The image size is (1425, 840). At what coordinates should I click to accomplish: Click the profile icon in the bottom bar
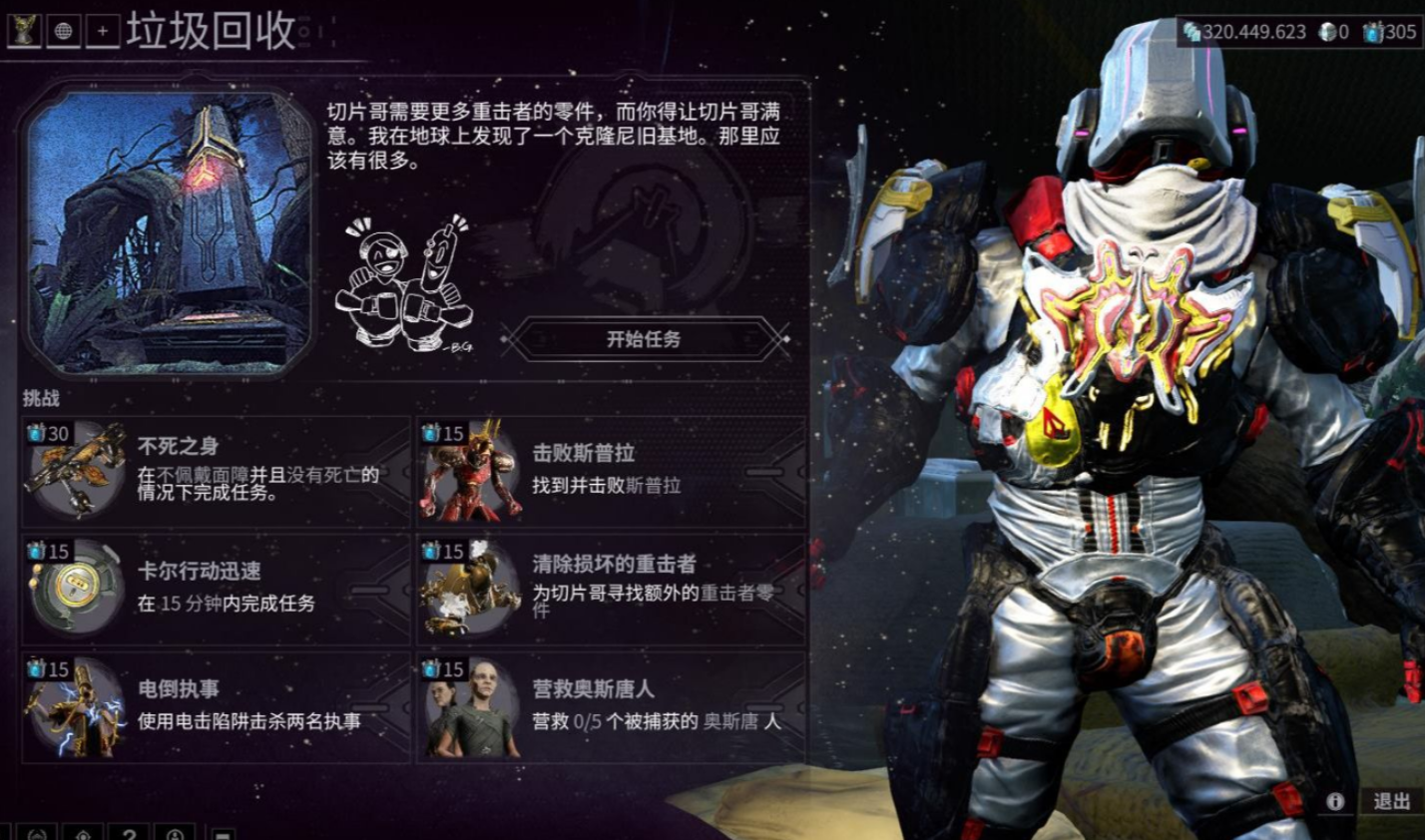tap(175, 834)
